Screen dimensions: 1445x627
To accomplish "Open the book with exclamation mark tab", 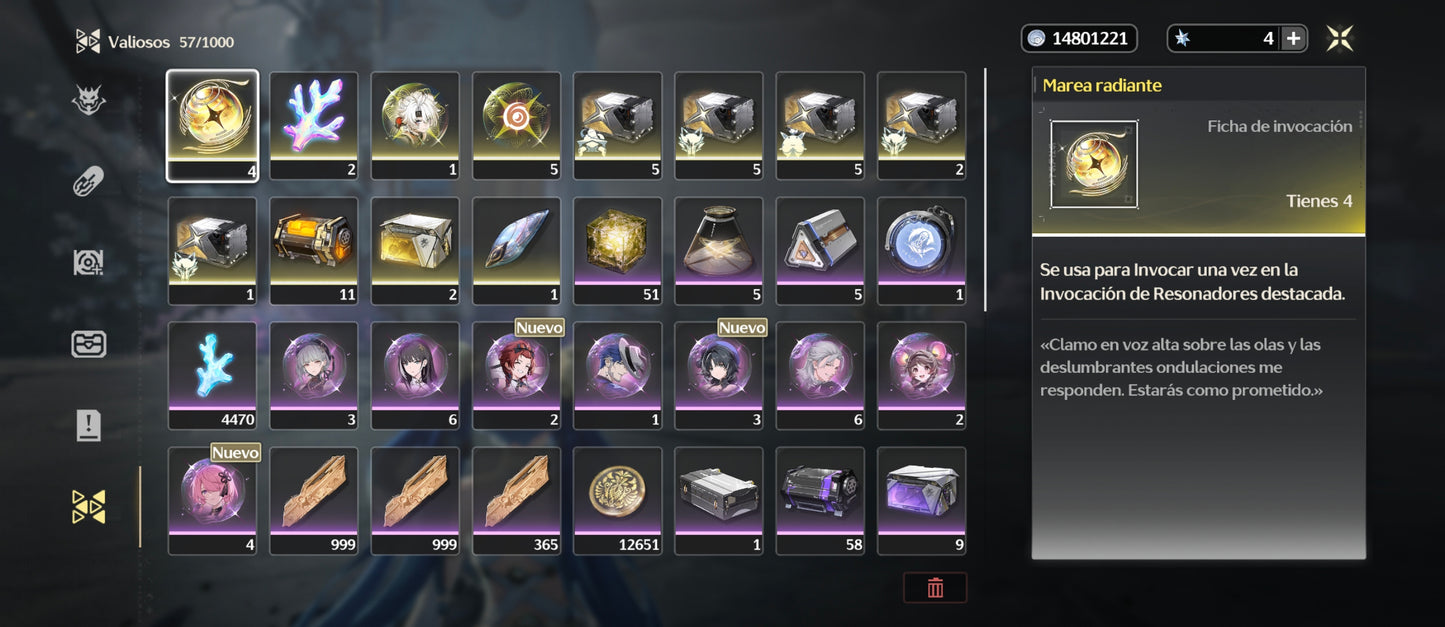I will click(88, 426).
